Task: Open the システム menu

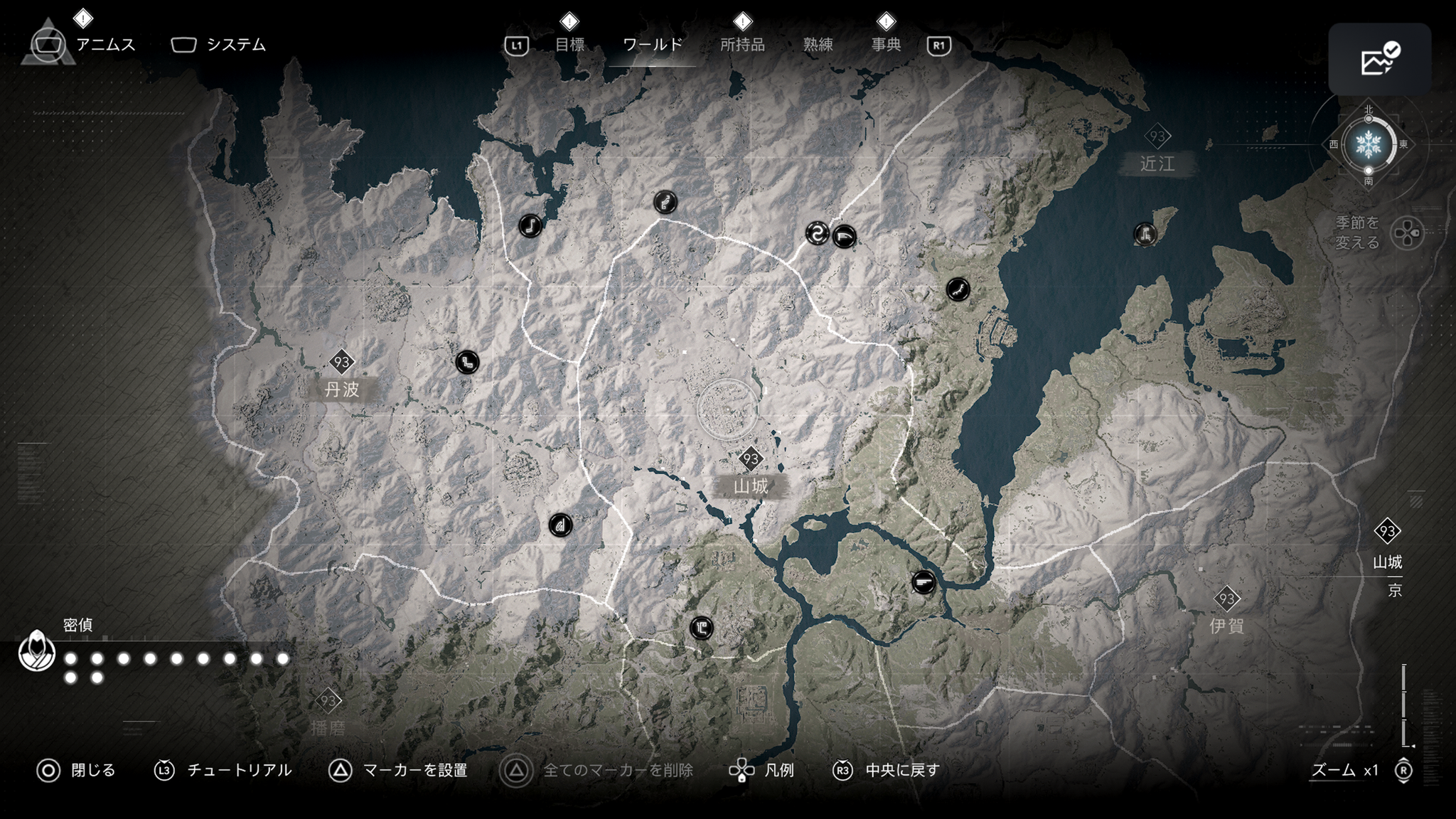Action: point(235,45)
